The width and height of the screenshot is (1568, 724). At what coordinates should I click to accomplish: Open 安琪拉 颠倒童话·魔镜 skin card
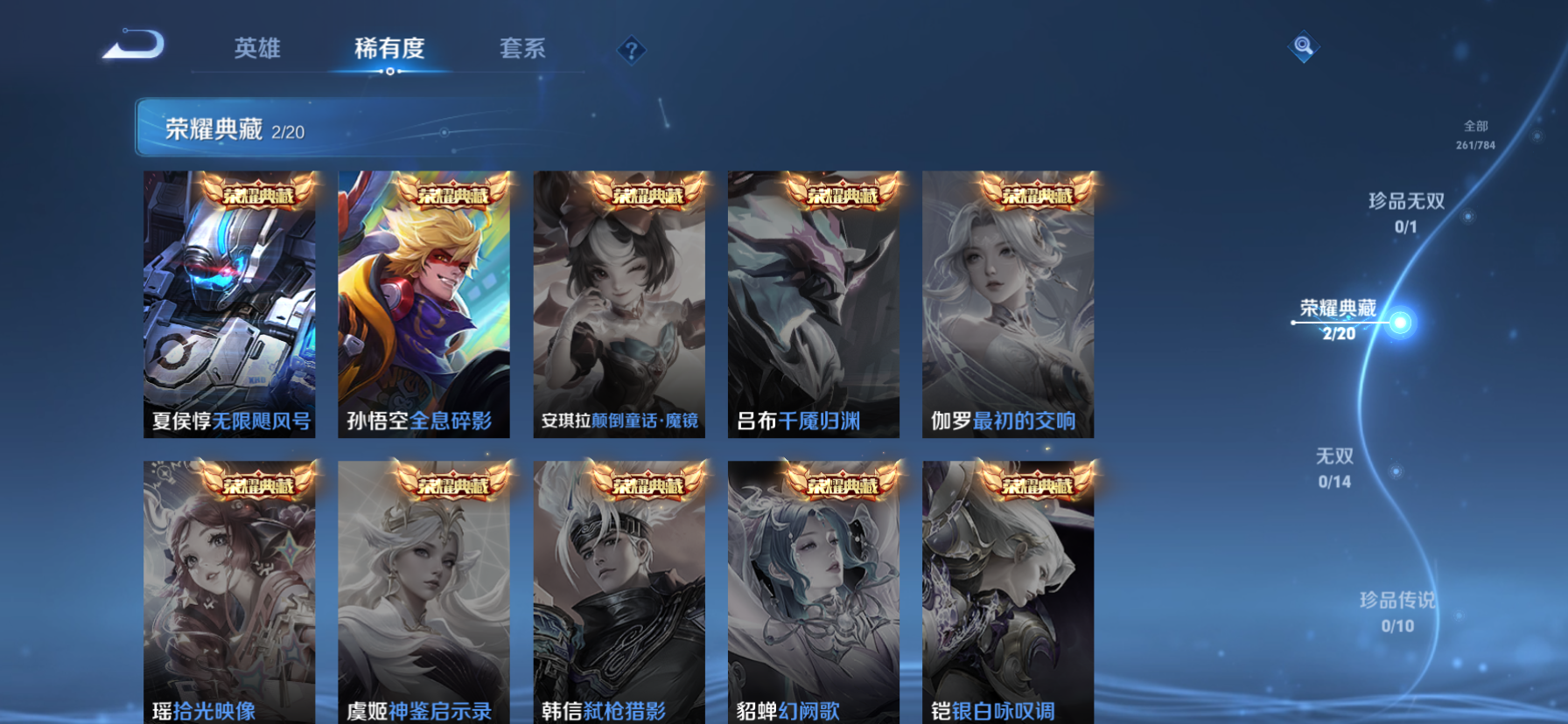coord(619,303)
